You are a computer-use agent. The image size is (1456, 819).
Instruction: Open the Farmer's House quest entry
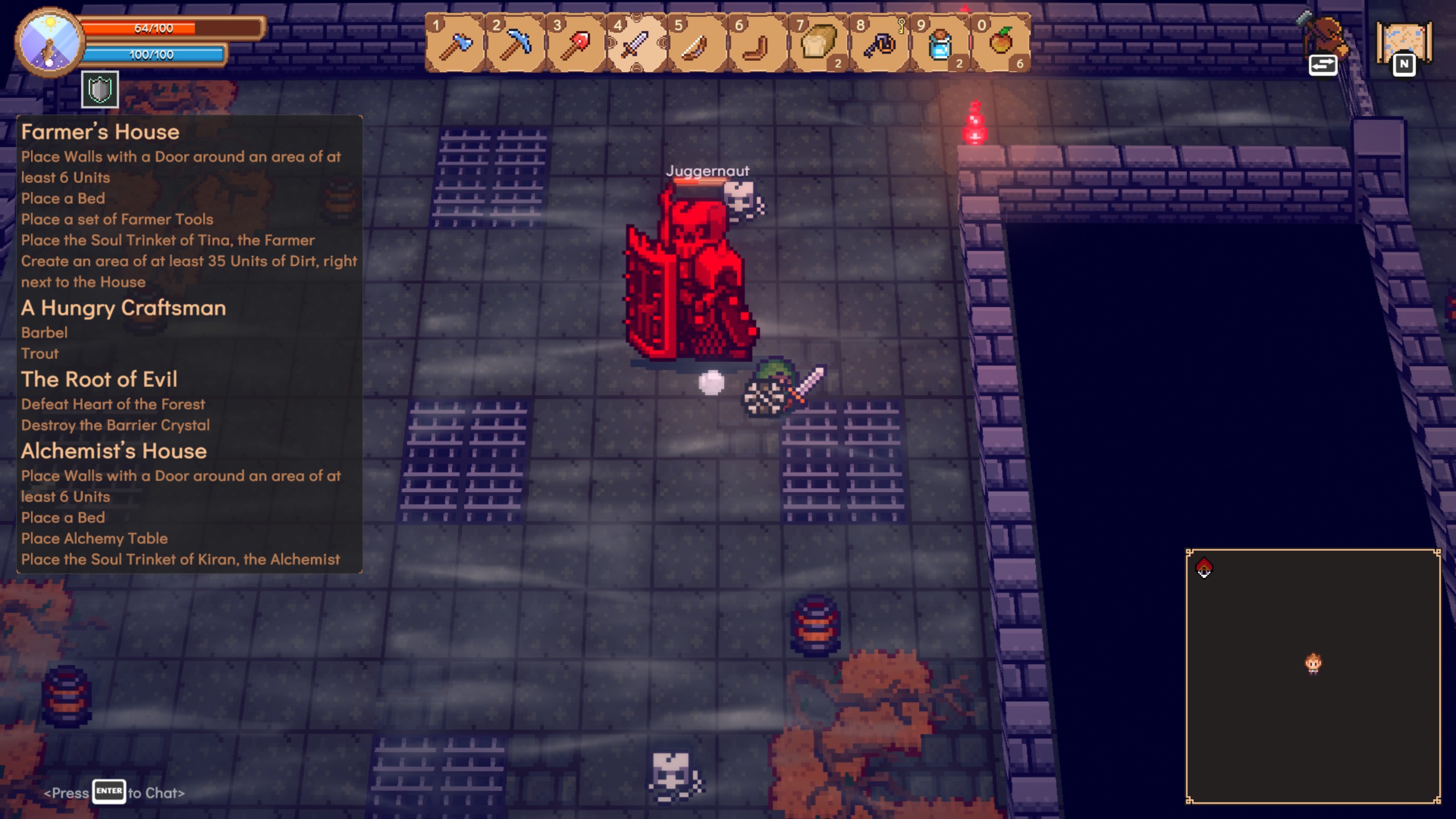pyautogui.click(x=100, y=132)
